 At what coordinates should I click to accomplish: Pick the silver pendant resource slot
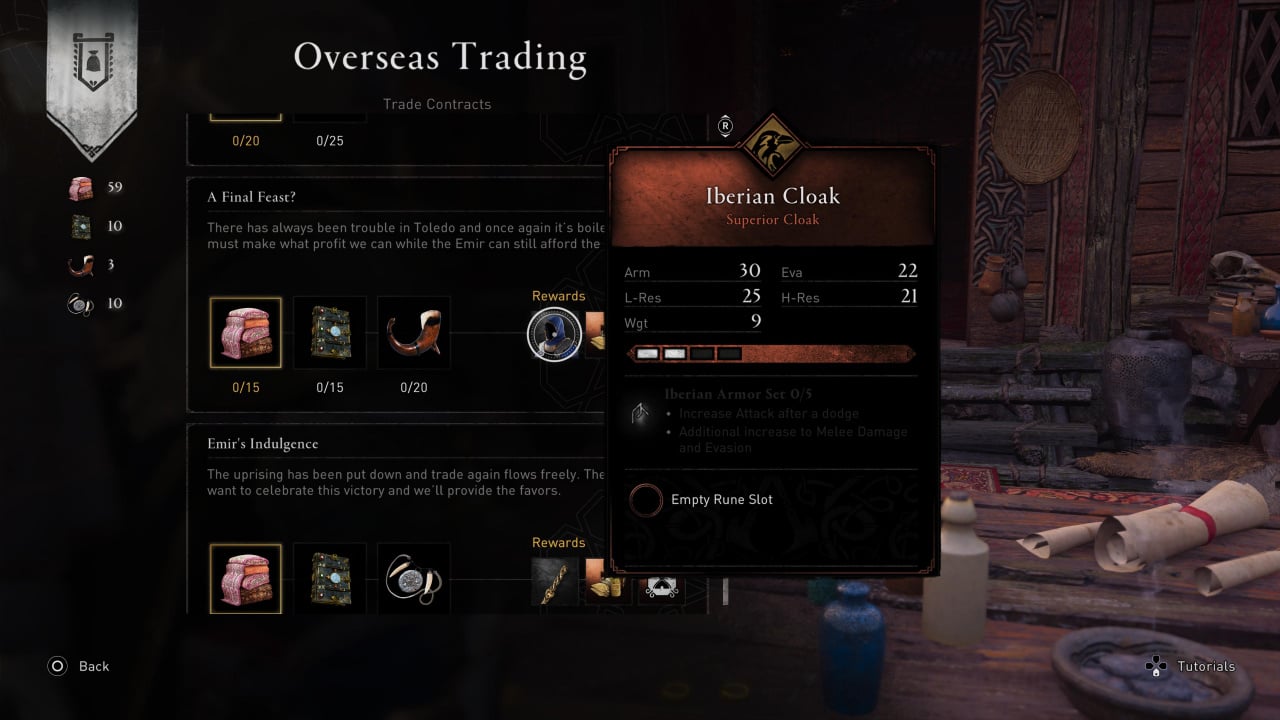(414, 579)
